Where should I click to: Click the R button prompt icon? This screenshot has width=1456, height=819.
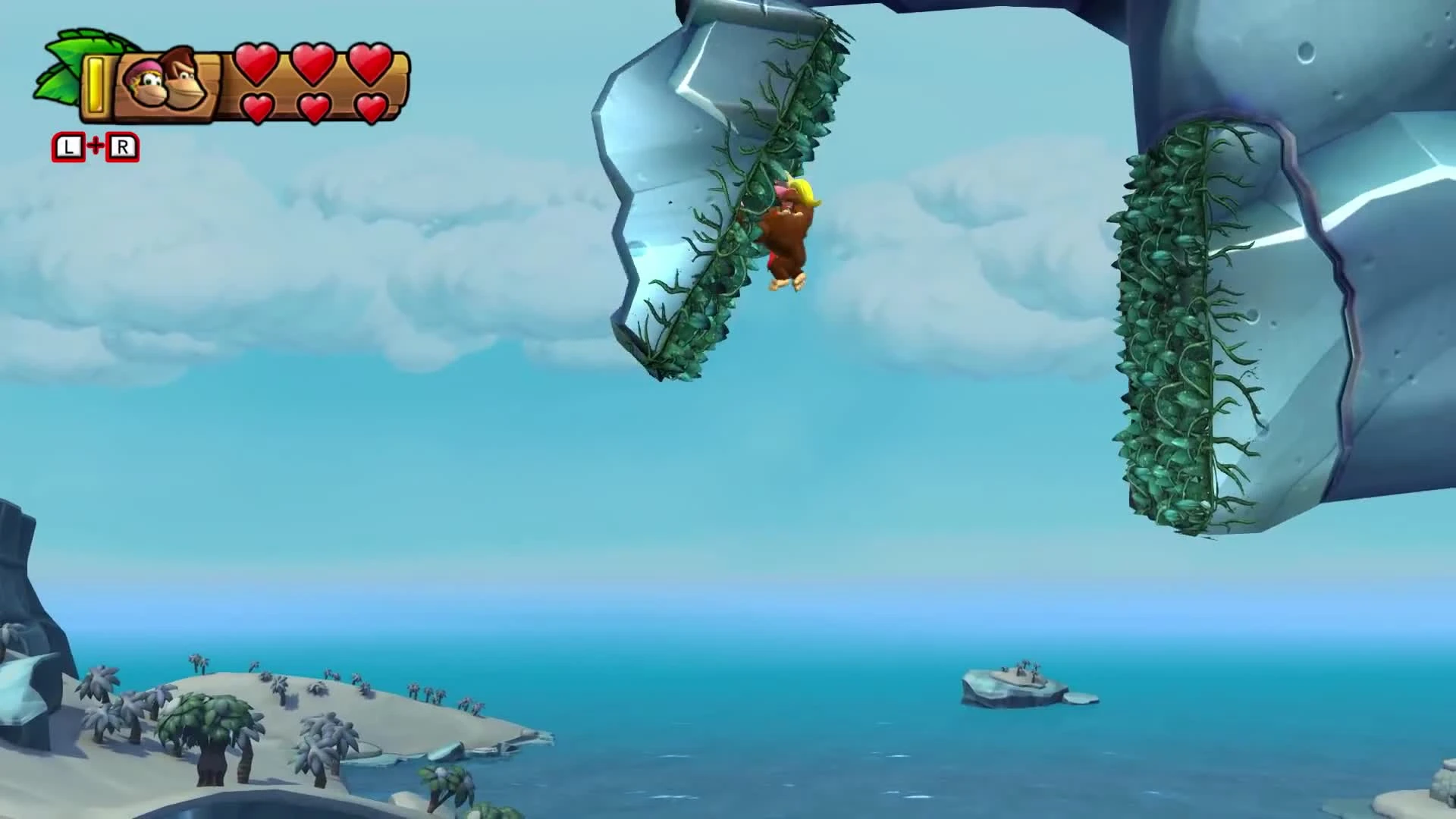(124, 147)
